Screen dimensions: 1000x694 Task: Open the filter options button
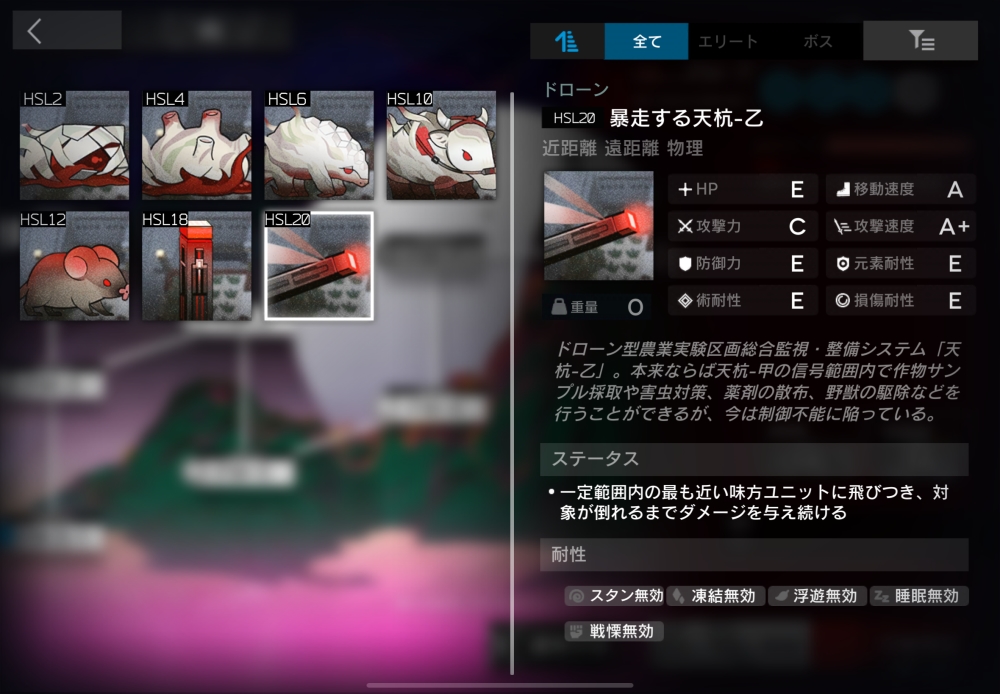point(920,41)
